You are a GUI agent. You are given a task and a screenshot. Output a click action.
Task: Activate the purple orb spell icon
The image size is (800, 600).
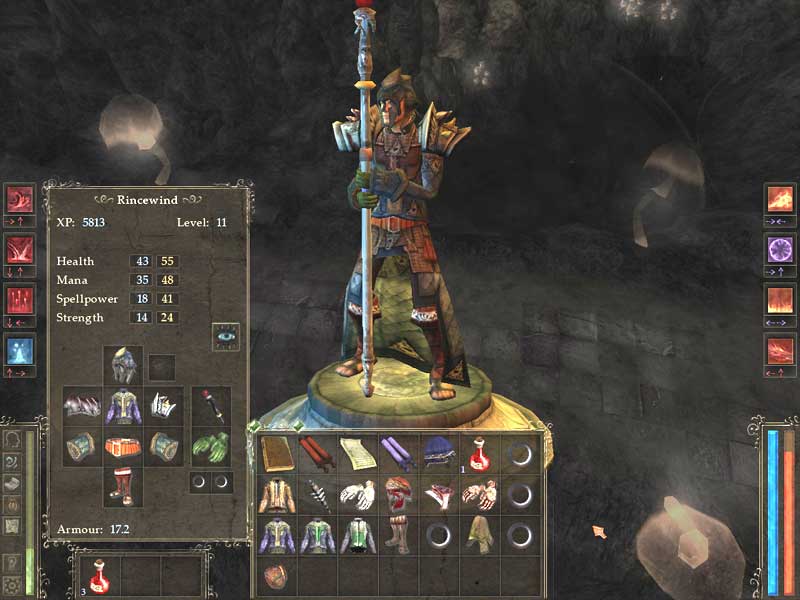click(x=779, y=248)
